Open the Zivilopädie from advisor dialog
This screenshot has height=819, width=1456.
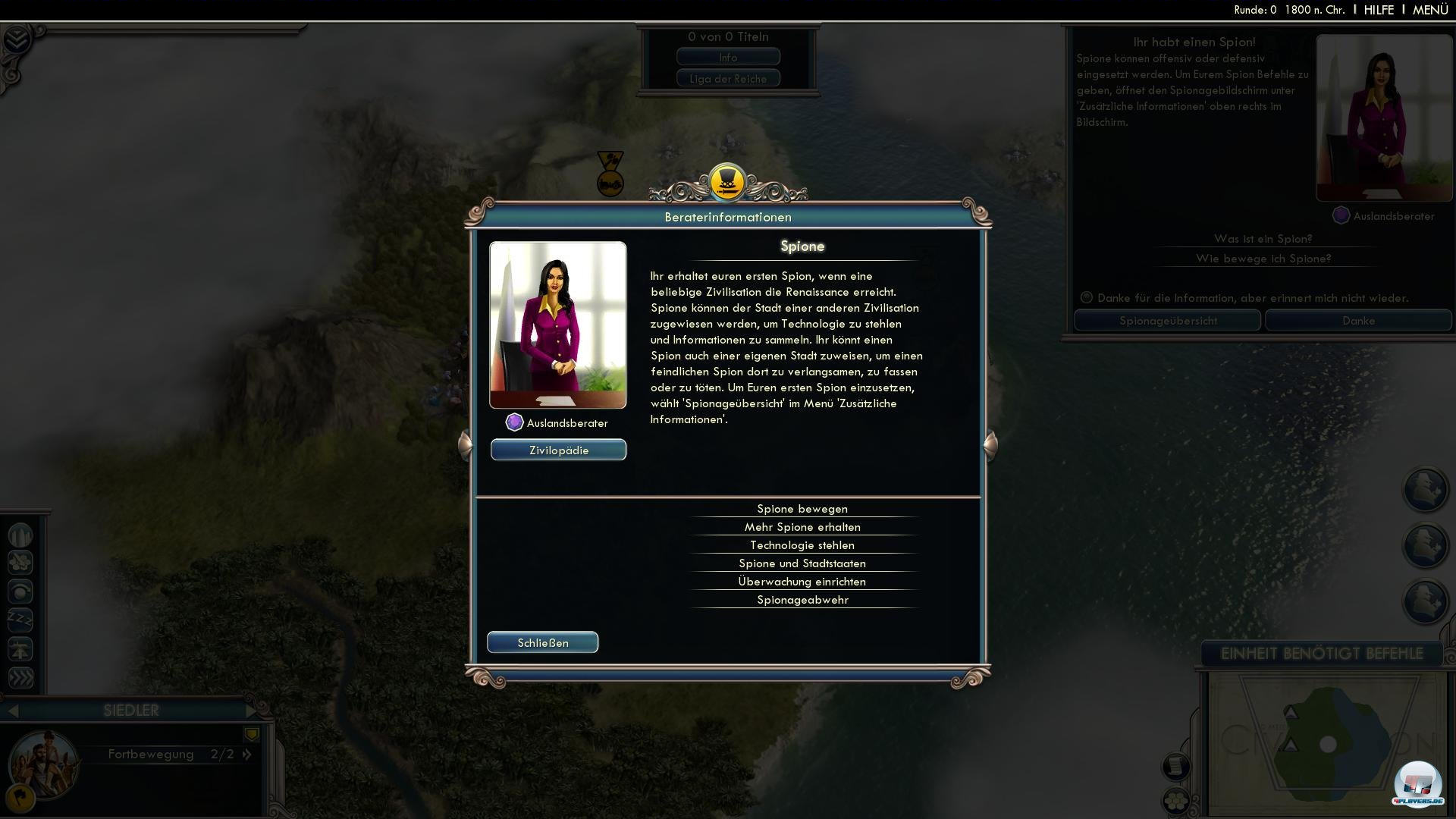pyautogui.click(x=558, y=450)
